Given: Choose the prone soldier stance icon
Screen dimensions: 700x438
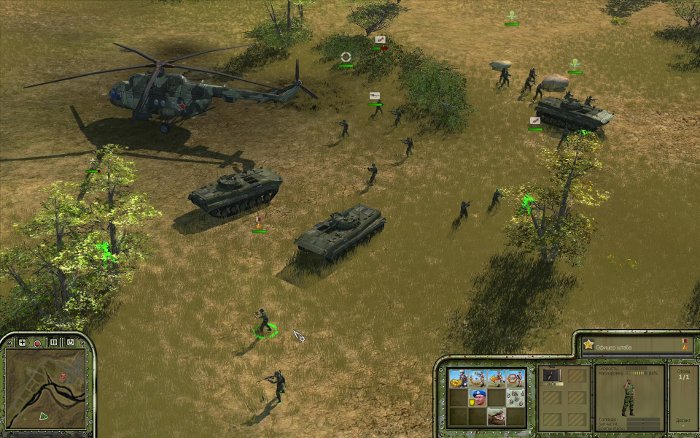Looking at the screenshot, I should pos(495,416).
